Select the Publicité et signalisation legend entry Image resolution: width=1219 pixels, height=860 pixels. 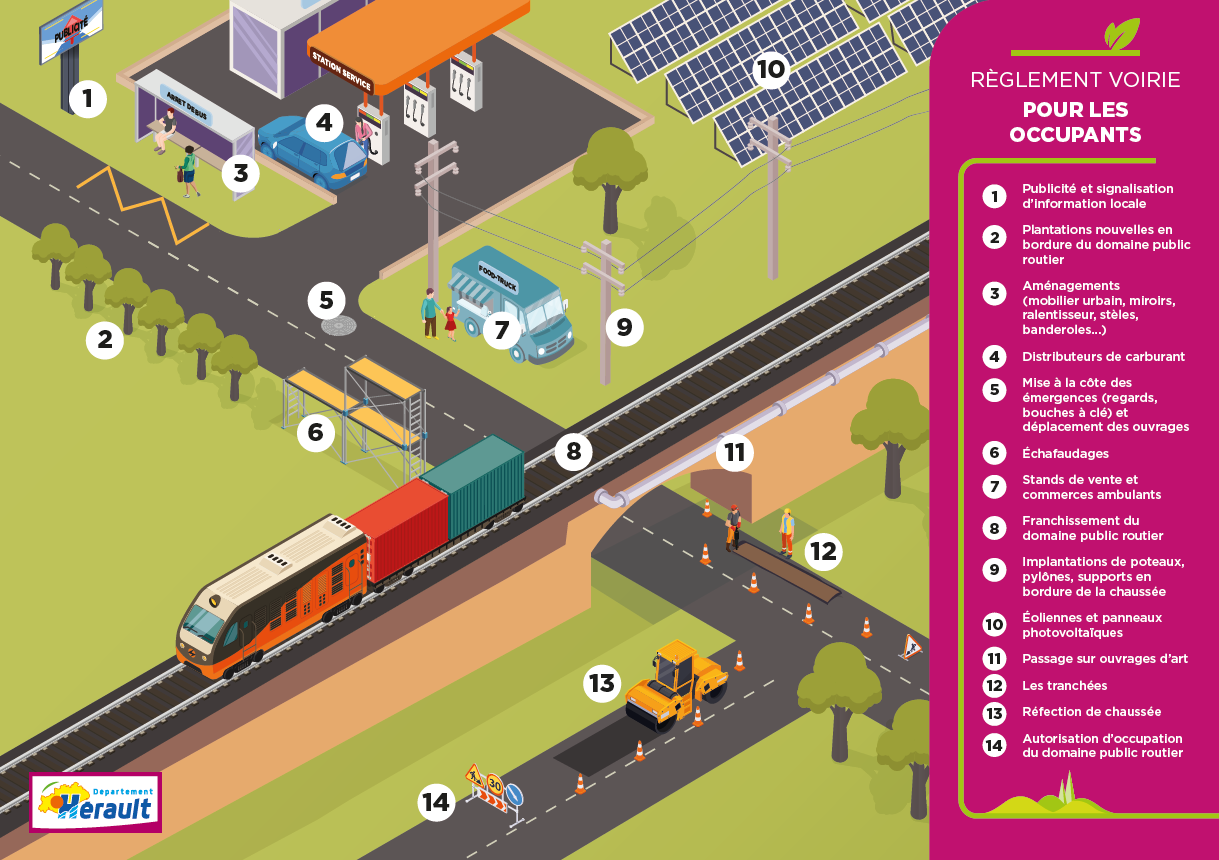pyautogui.click(x=1096, y=196)
